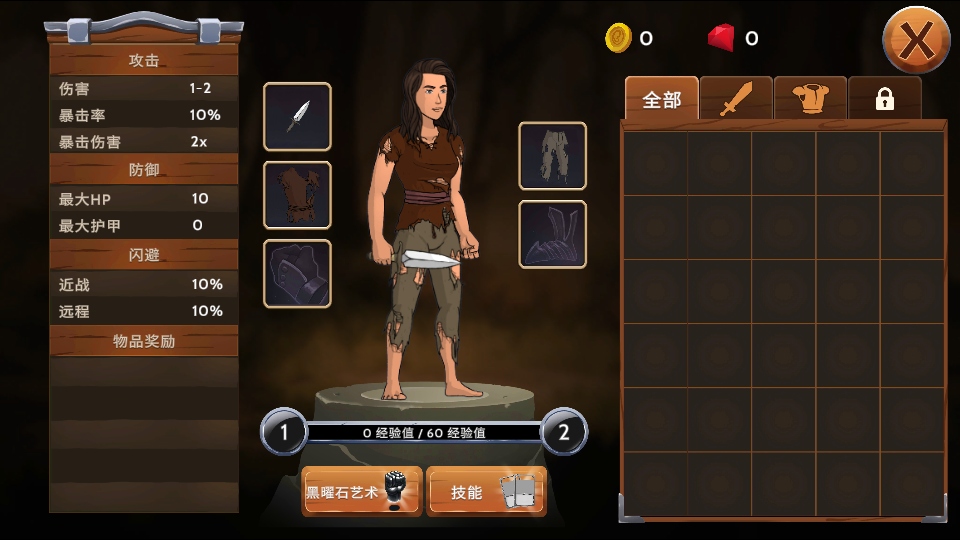
Task: Open the 黑曜石艺术 button
Action: click(x=362, y=492)
